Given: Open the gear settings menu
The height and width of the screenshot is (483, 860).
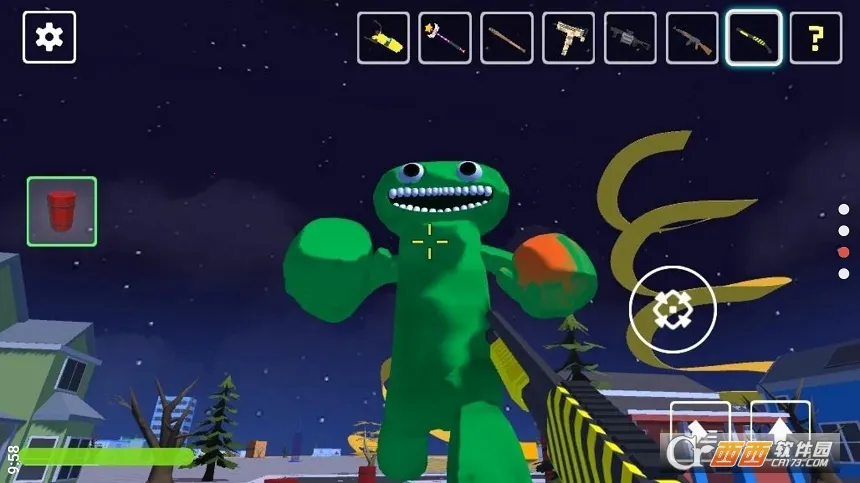Looking at the screenshot, I should 49,37.
